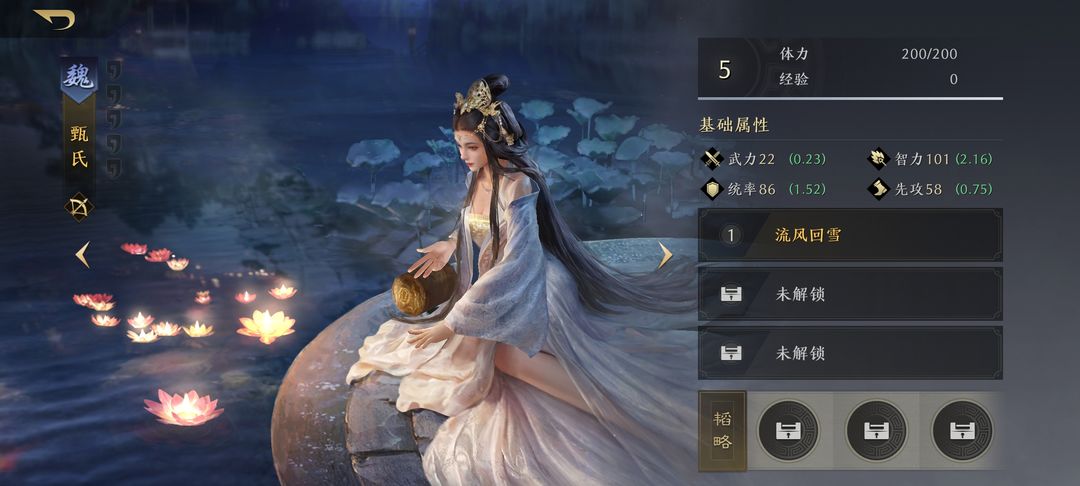Tap the 魏 faction badge
The width and height of the screenshot is (1080, 486).
[78, 78]
